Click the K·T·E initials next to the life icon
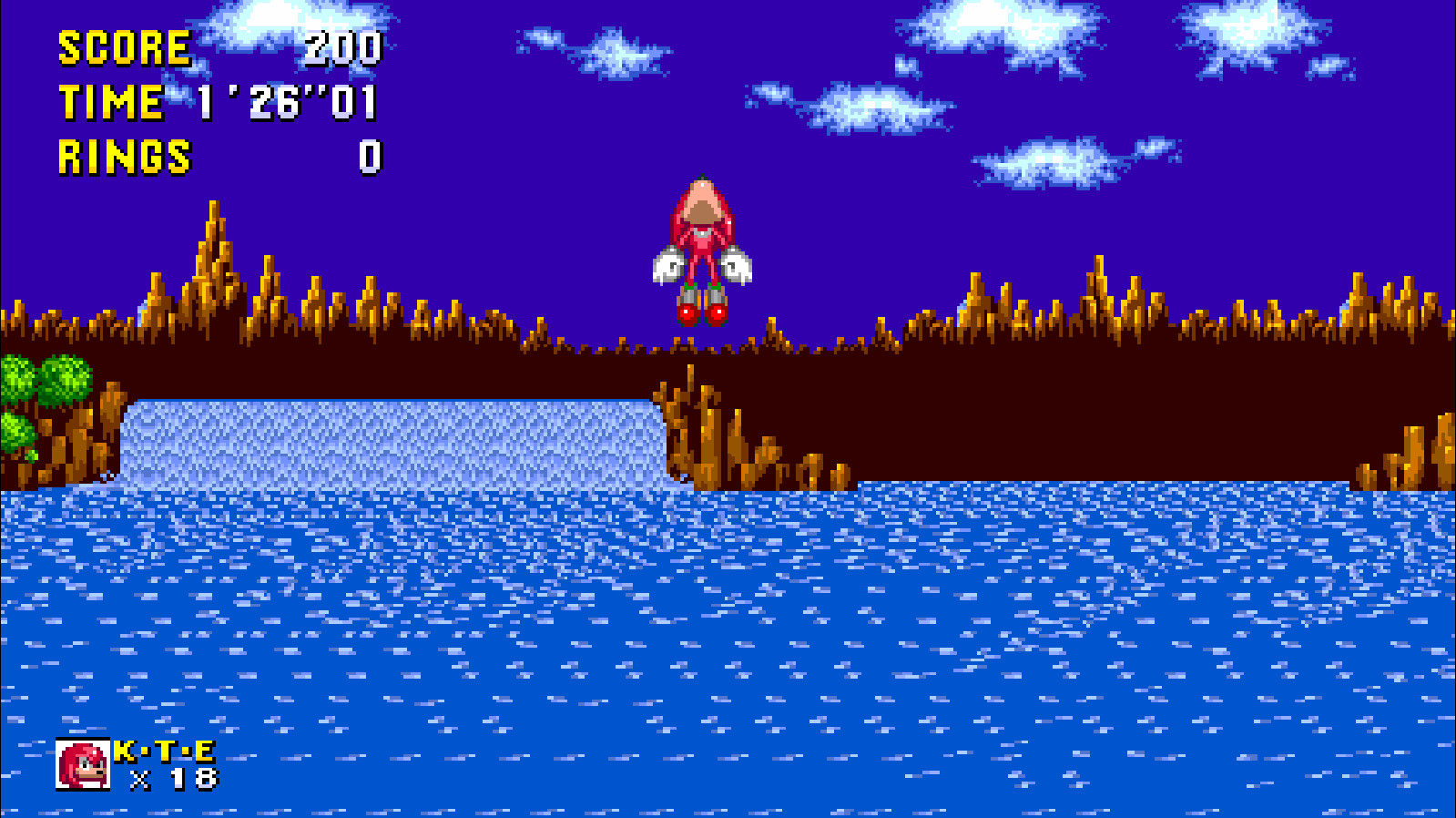1456x818 pixels. [162, 752]
